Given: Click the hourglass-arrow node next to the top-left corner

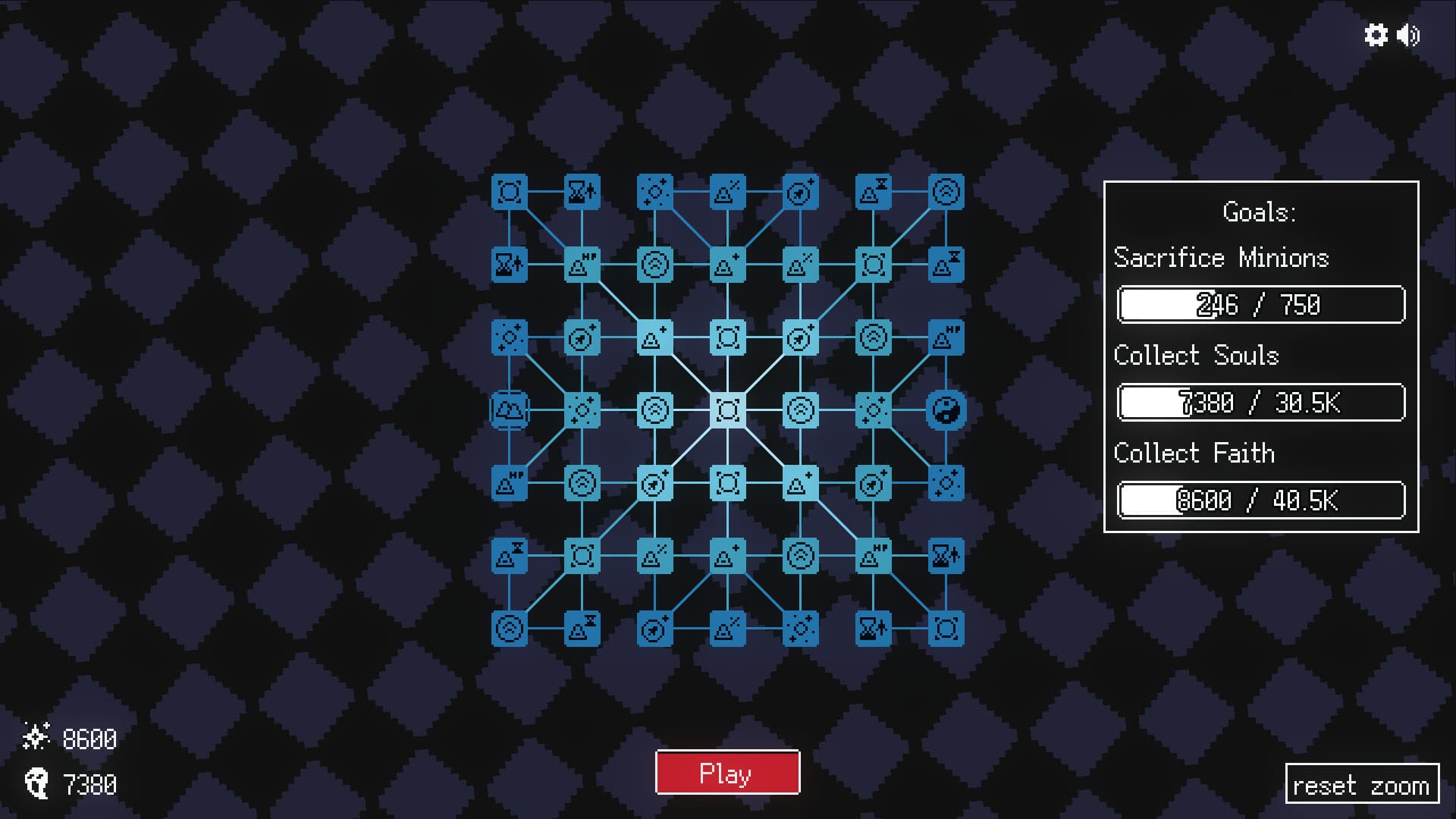Looking at the screenshot, I should 582,192.
